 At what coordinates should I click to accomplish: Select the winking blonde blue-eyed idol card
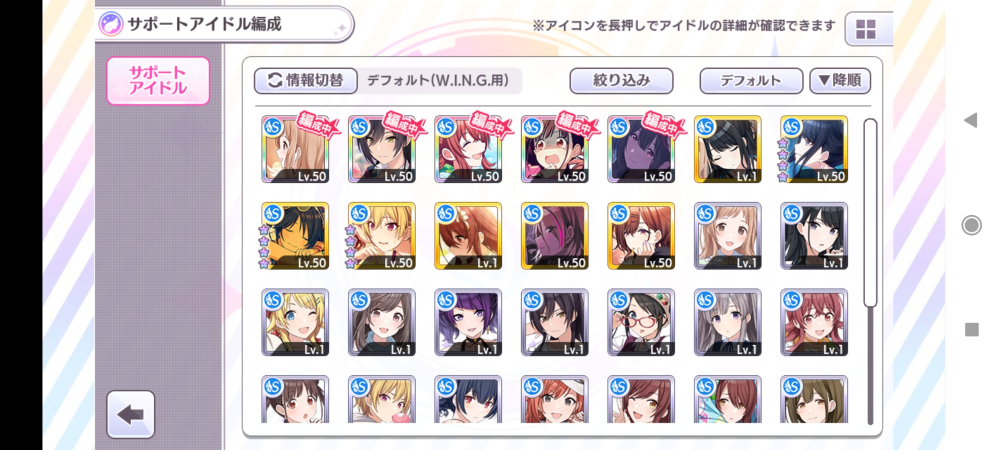point(295,323)
